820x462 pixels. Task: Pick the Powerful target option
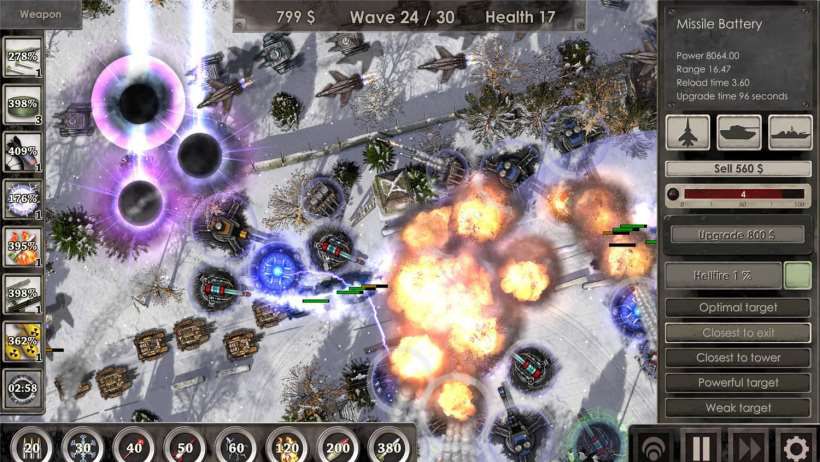[738, 382]
